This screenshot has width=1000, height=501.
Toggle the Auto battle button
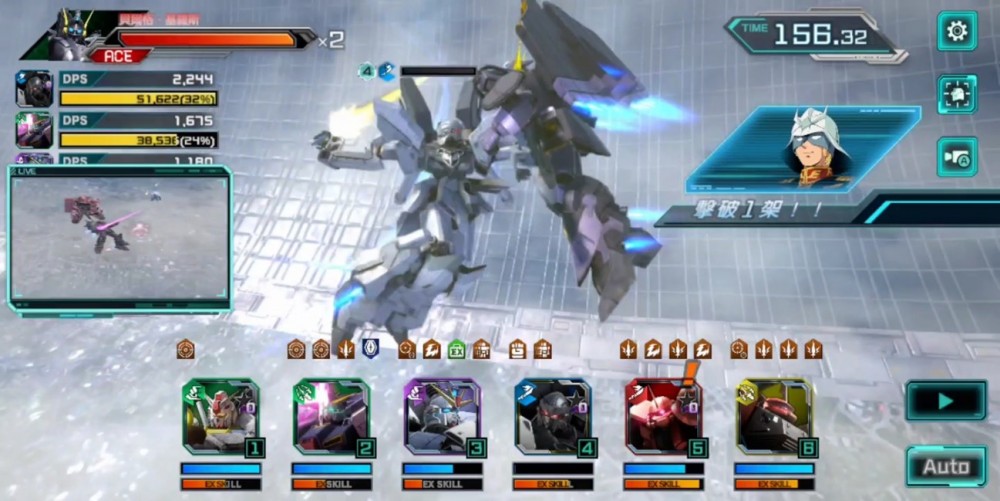(x=945, y=466)
